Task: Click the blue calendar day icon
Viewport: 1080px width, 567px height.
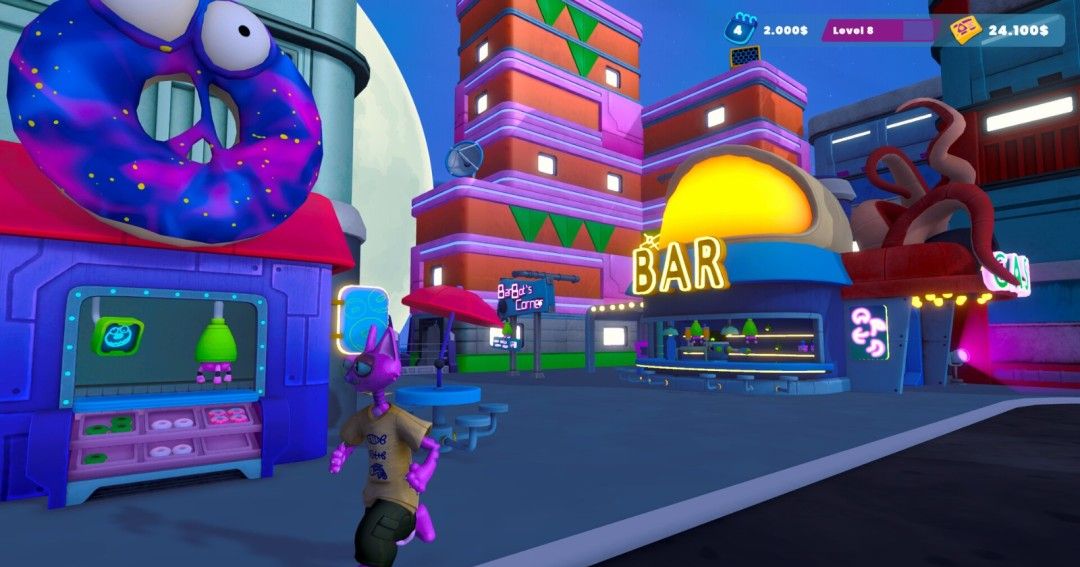Action: 740,29
